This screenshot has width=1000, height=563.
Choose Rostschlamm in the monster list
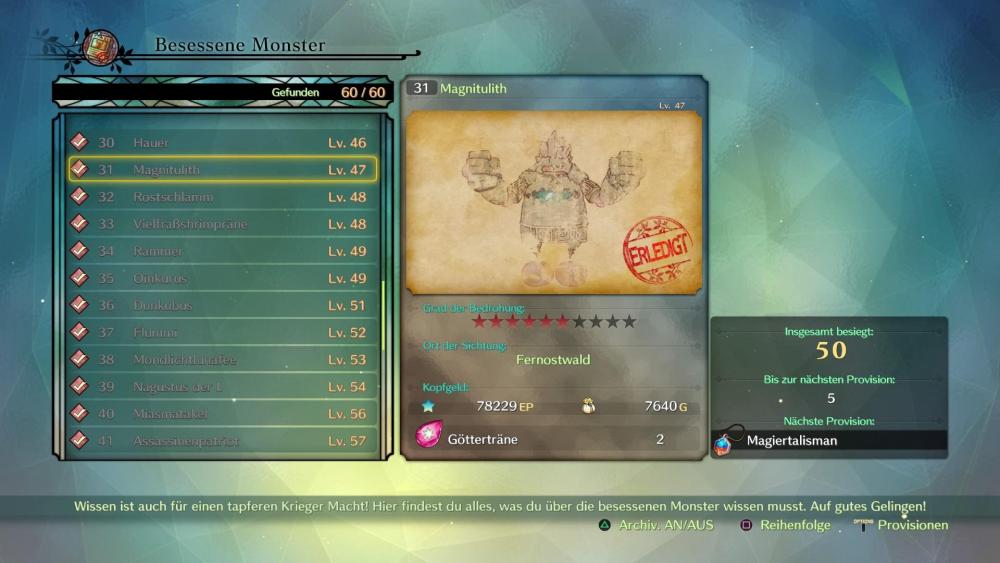pyautogui.click(x=222, y=197)
